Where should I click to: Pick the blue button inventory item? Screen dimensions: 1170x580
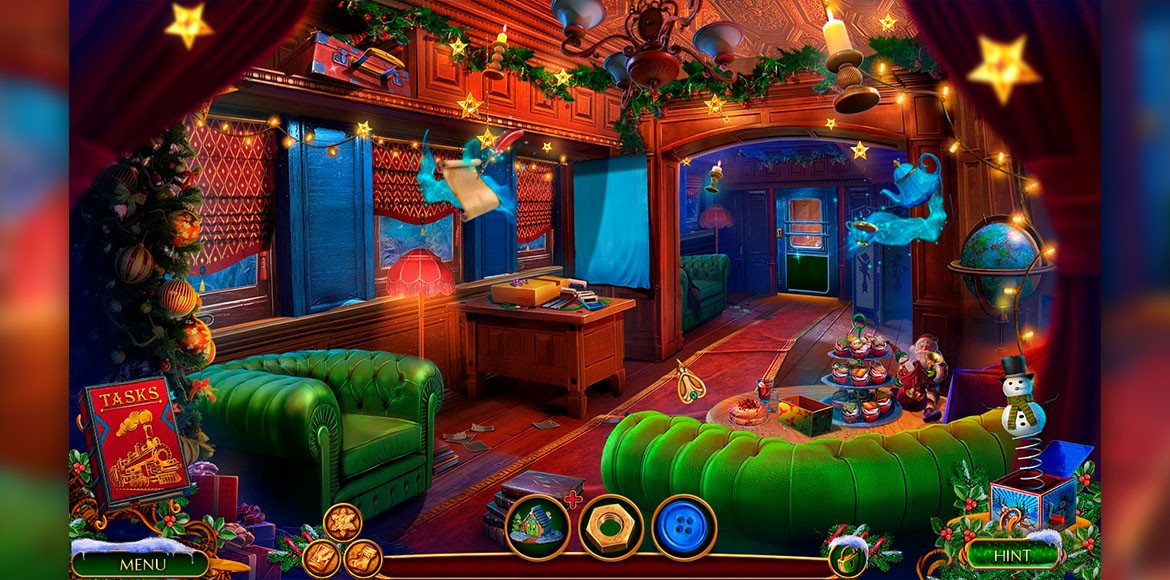(684, 527)
